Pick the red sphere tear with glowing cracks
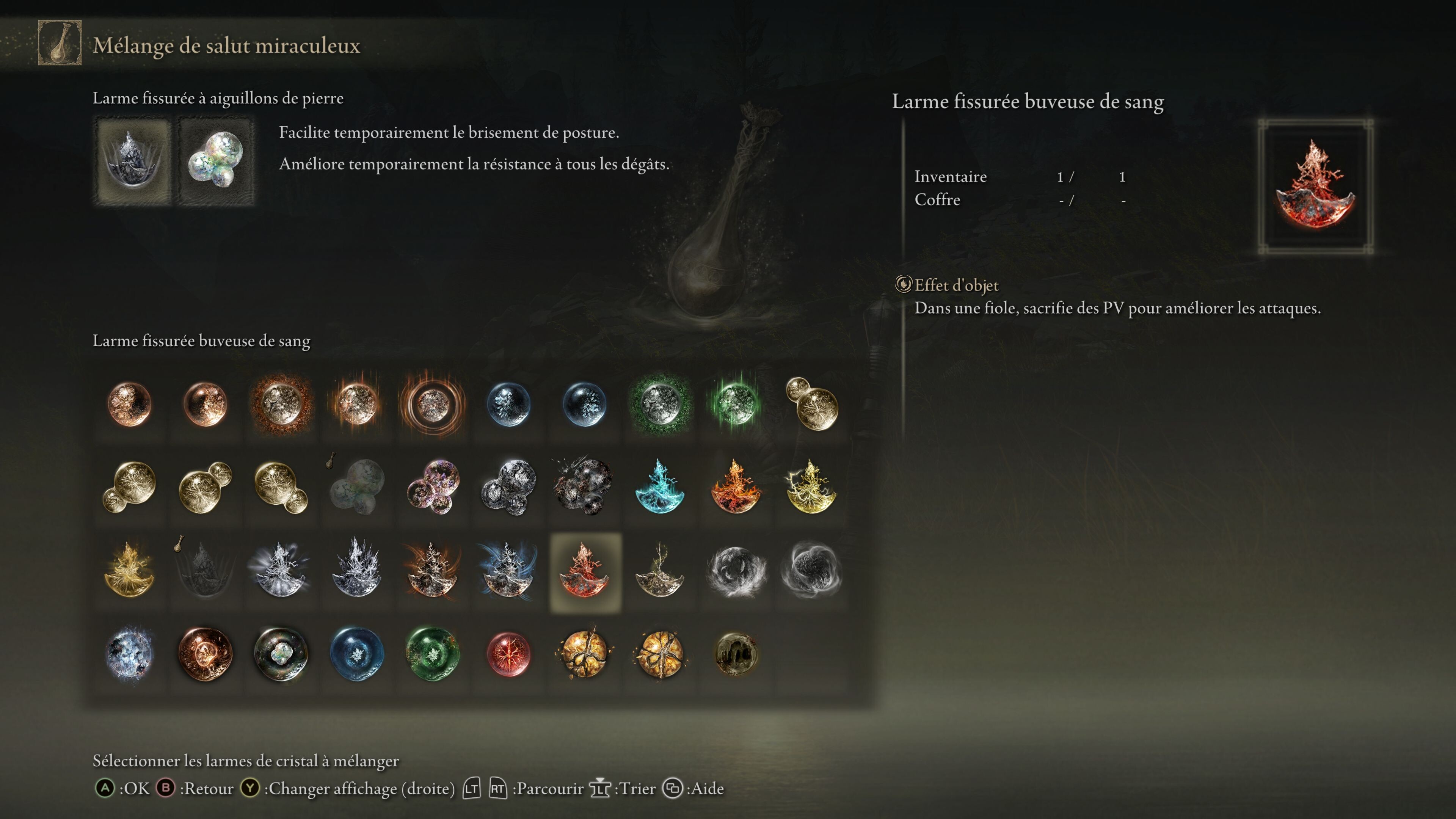This screenshot has height=819, width=1456. click(508, 654)
